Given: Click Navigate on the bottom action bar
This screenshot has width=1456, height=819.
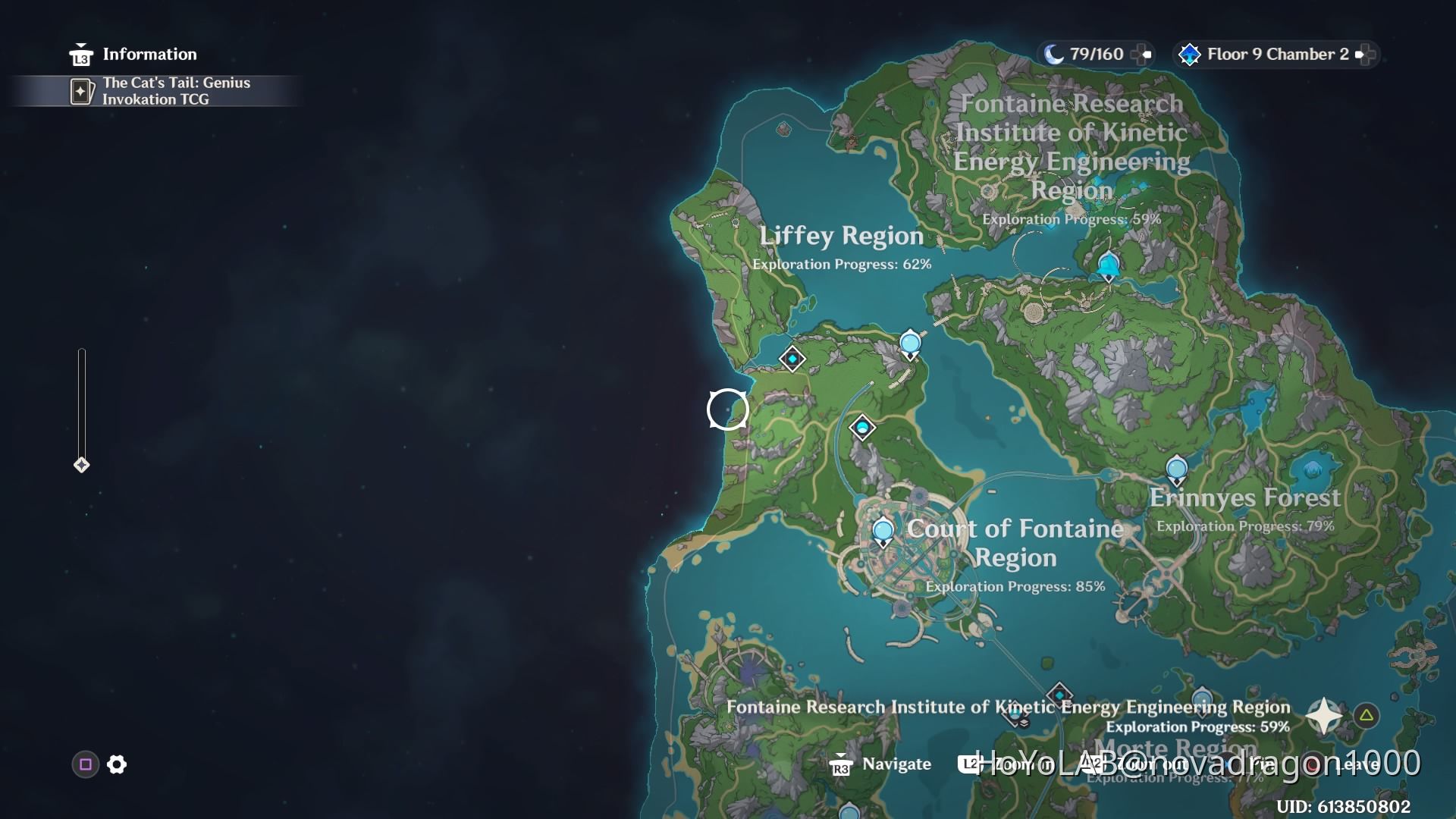Looking at the screenshot, I should tap(895, 764).
